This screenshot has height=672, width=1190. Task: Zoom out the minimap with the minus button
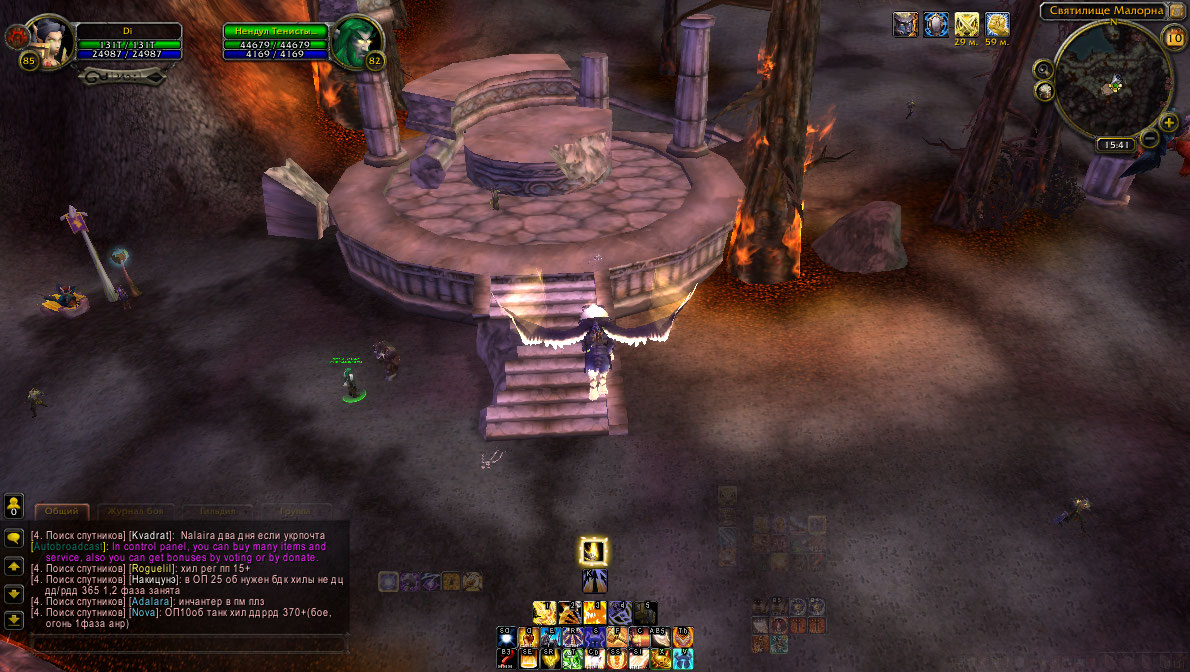(1151, 137)
